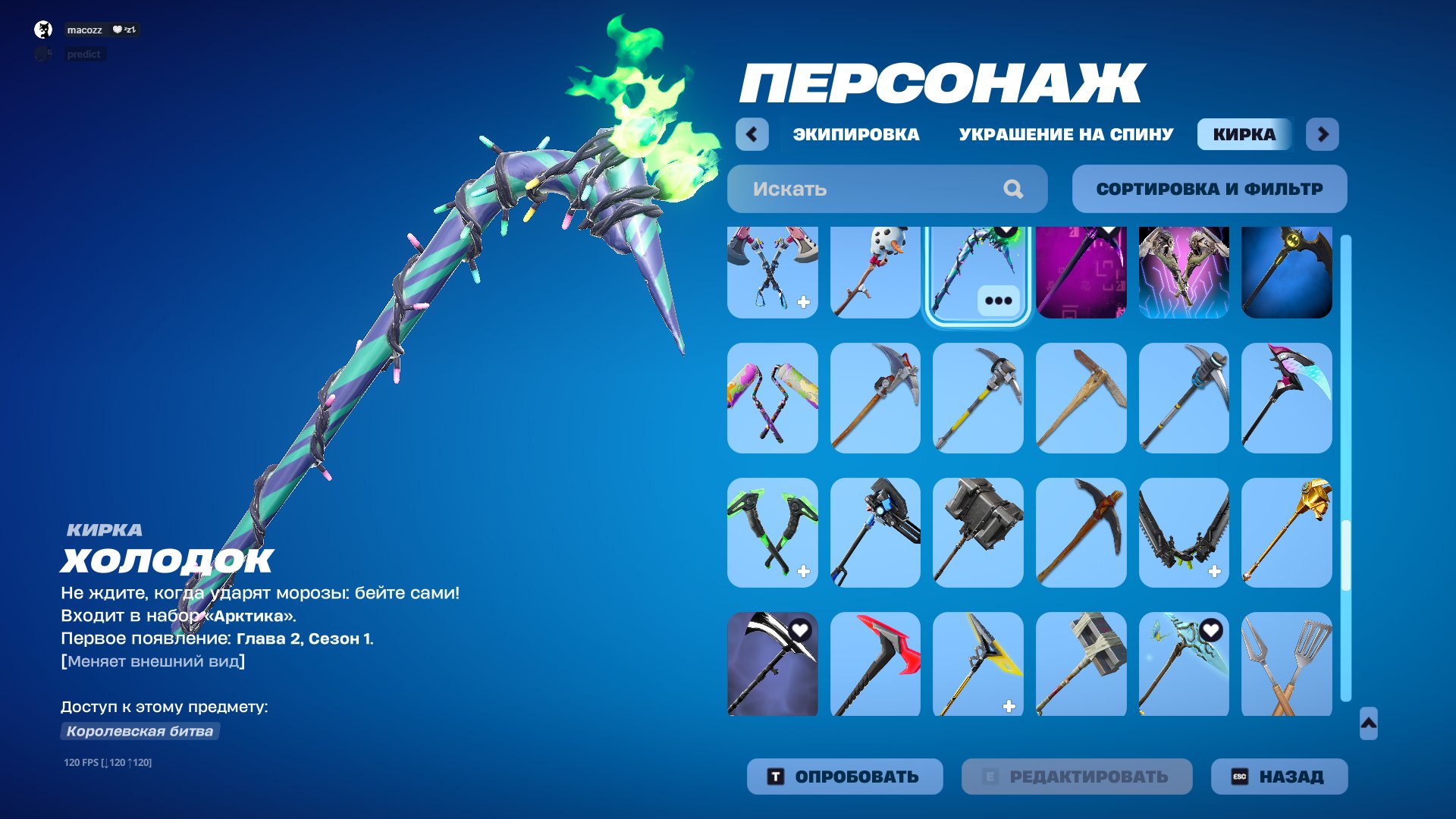Open СОРТИРОВКА И ФИЛЬТР options

pyautogui.click(x=1208, y=189)
